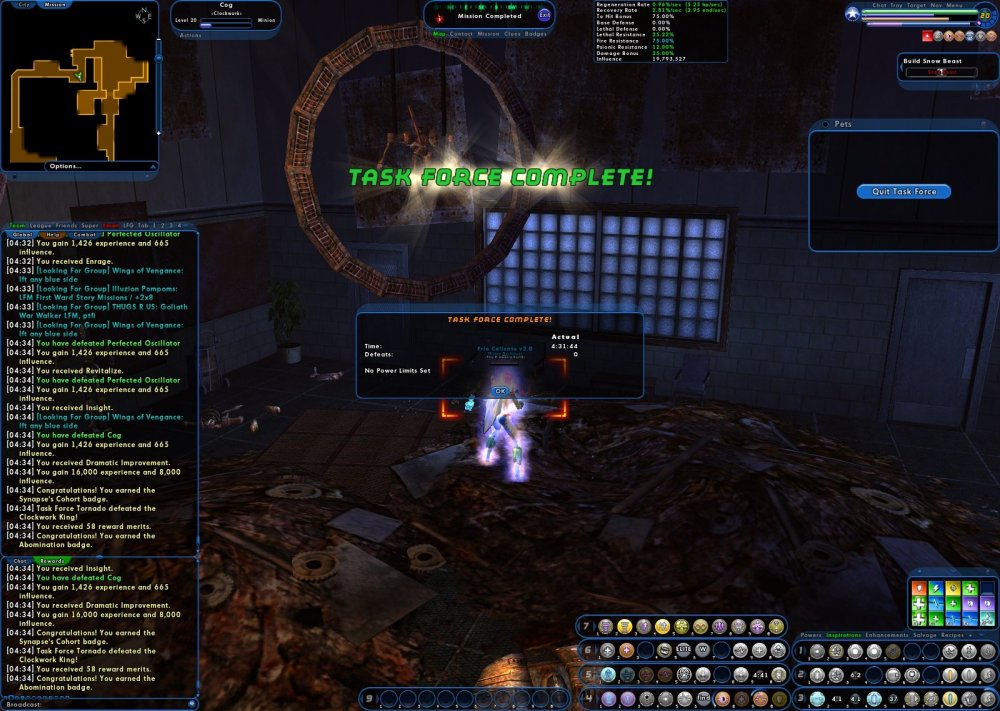The image size is (1000, 711).
Task: Open the Enhancements tab
Action: [886, 635]
